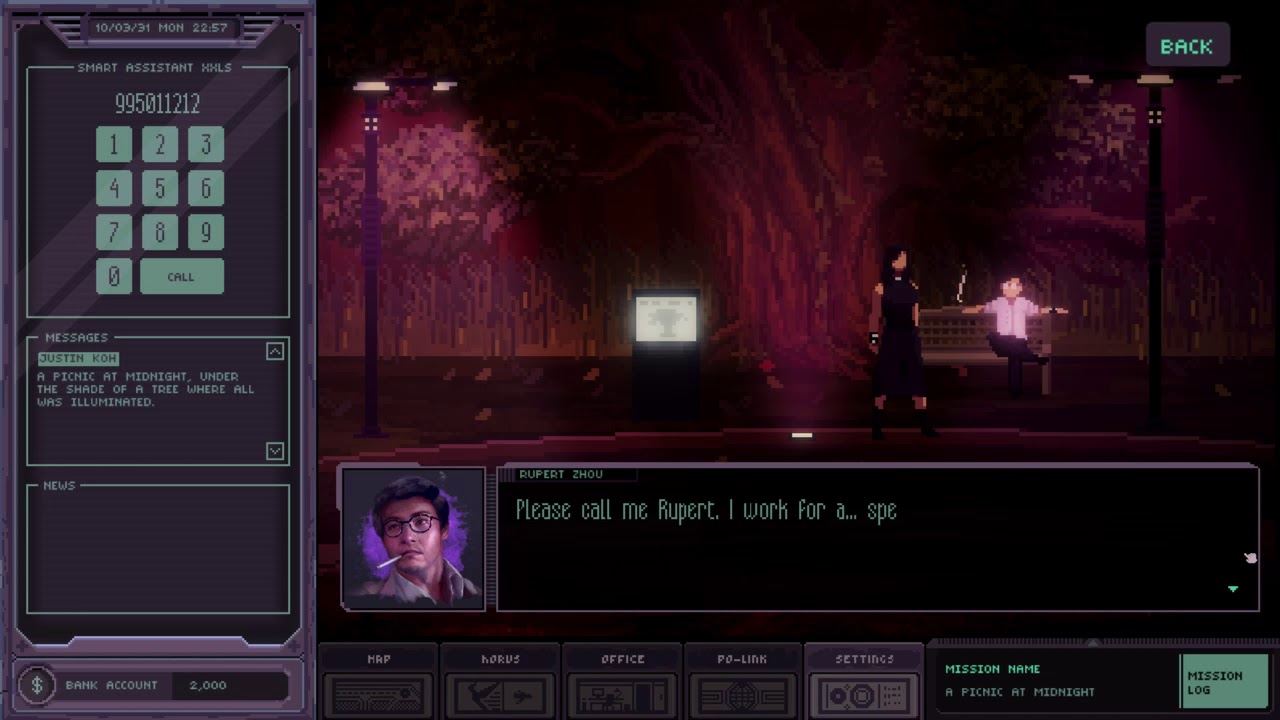Image resolution: width=1280 pixels, height=720 pixels.
Task: Open the Settings menu
Action: click(864, 682)
